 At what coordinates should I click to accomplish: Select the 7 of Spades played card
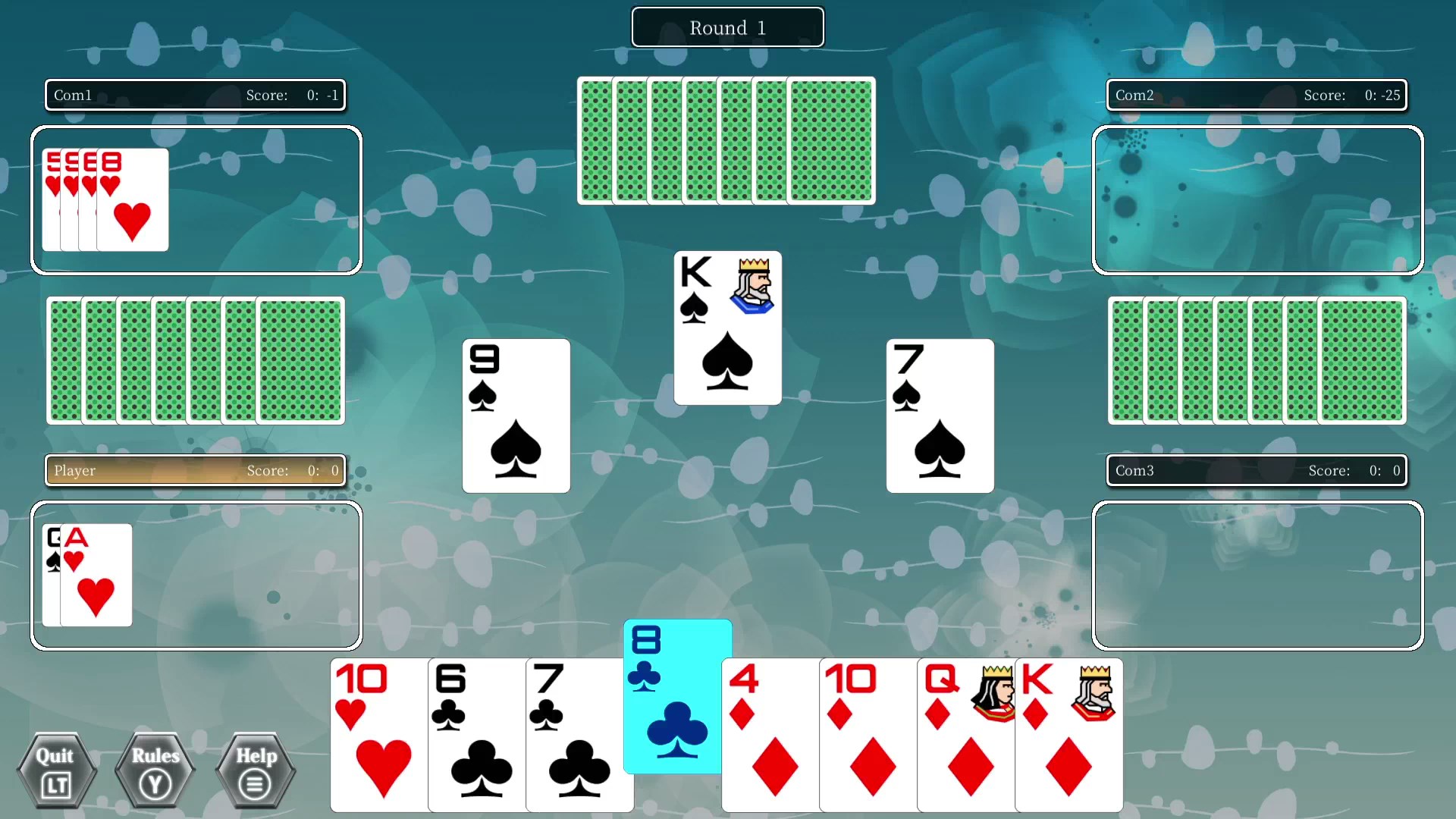(940, 416)
